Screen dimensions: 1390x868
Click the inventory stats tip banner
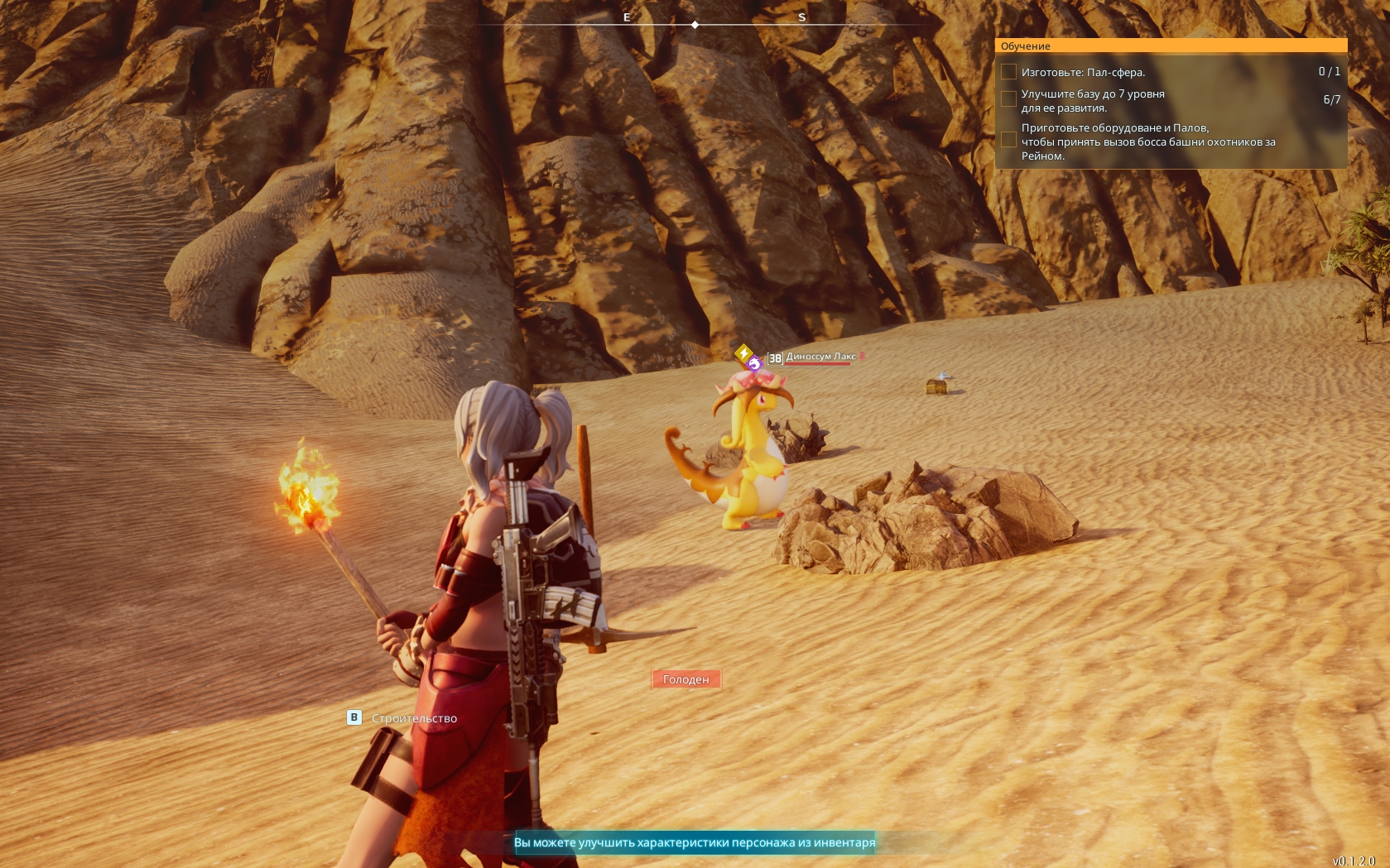[x=695, y=842]
